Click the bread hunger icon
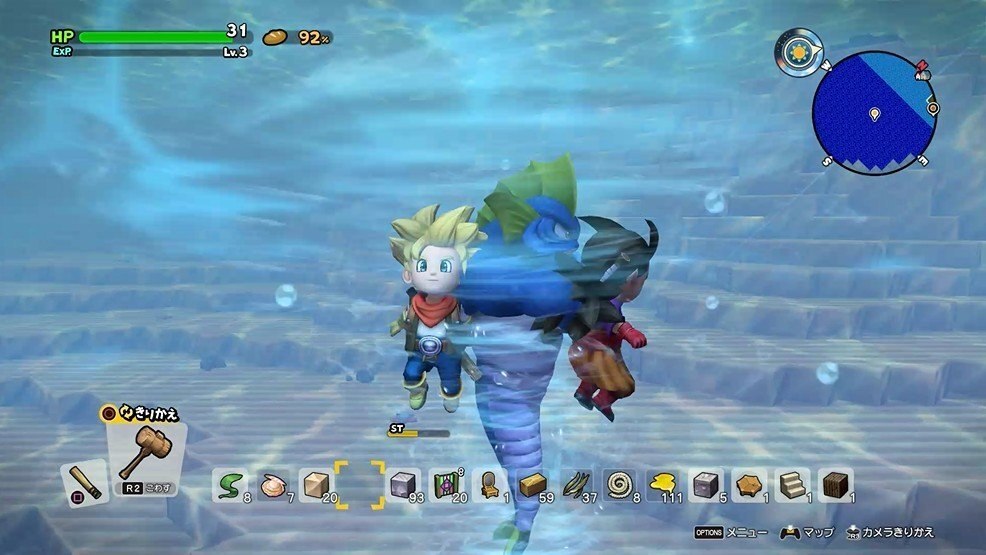 pyautogui.click(x=275, y=37)
